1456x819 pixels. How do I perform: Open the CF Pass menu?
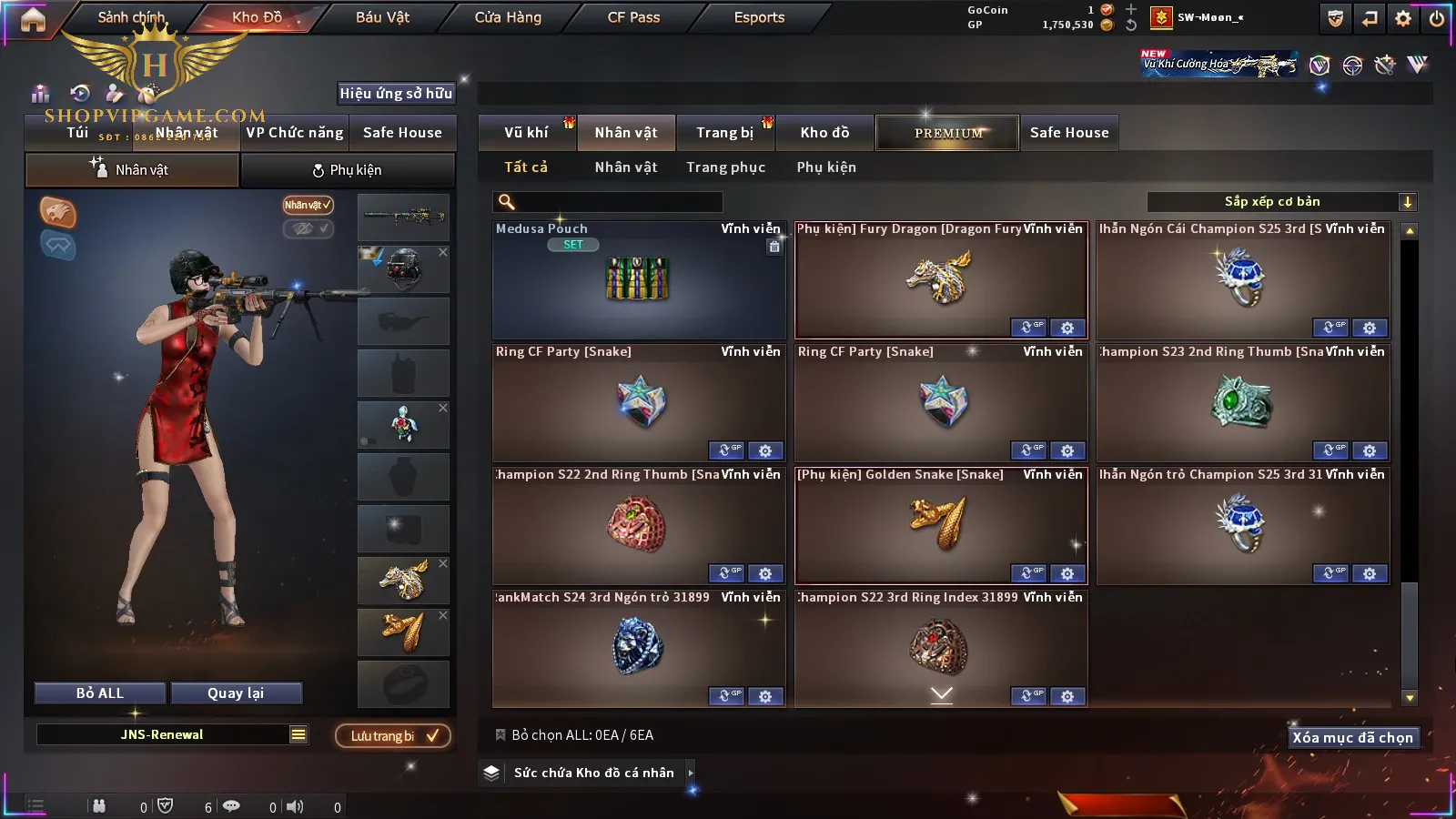click(x=633, y=17)
